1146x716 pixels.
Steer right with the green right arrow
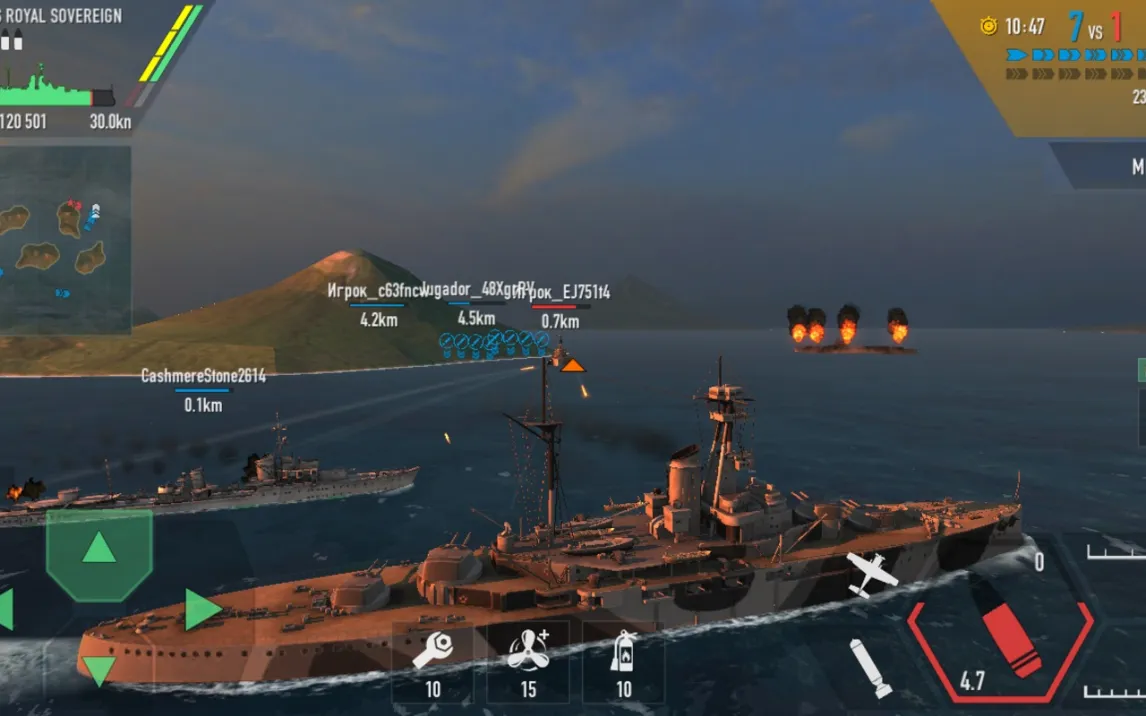(x=202, y=610)
